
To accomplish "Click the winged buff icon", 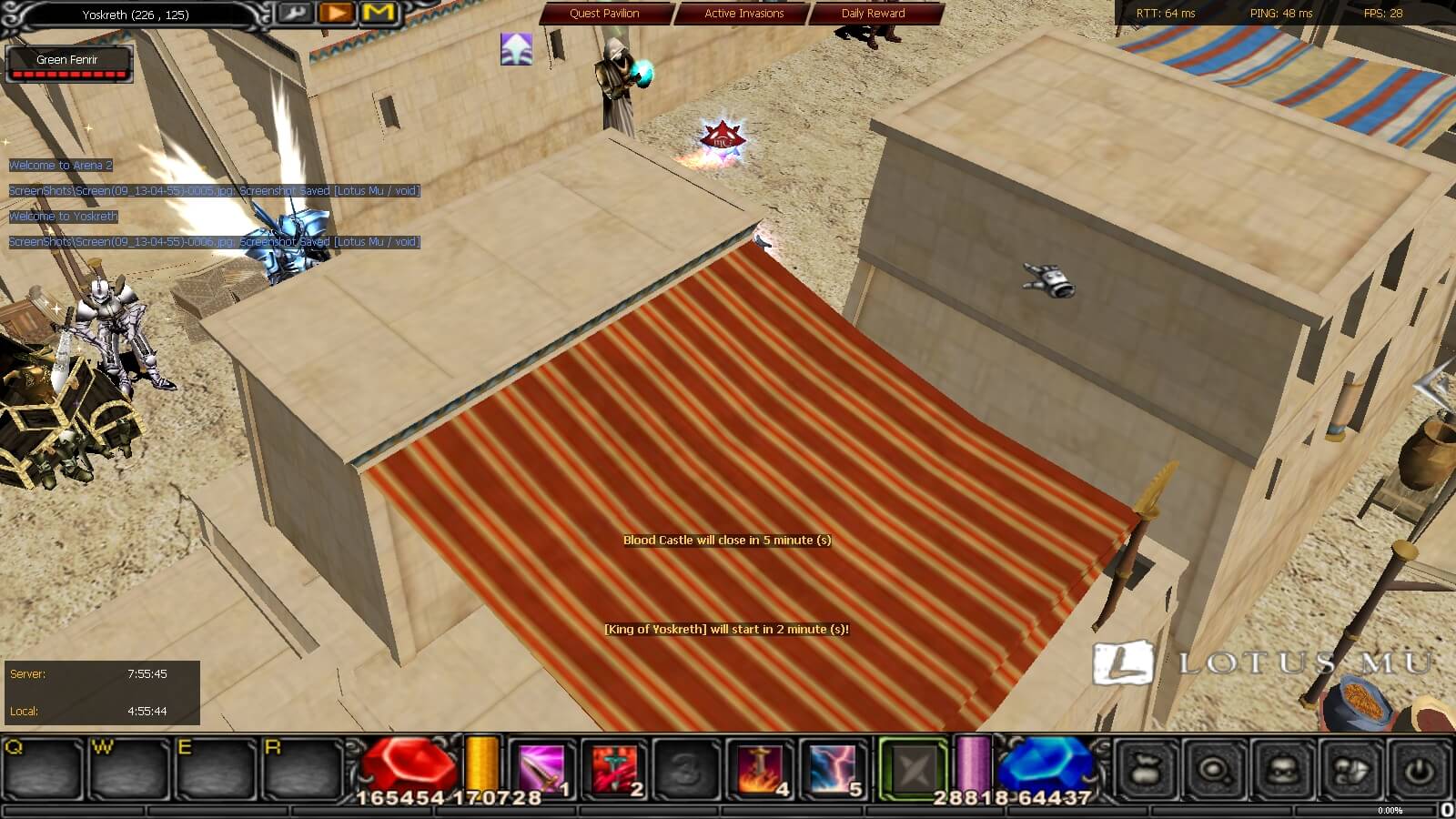I will pyautogui.click(x=516, y=49).
